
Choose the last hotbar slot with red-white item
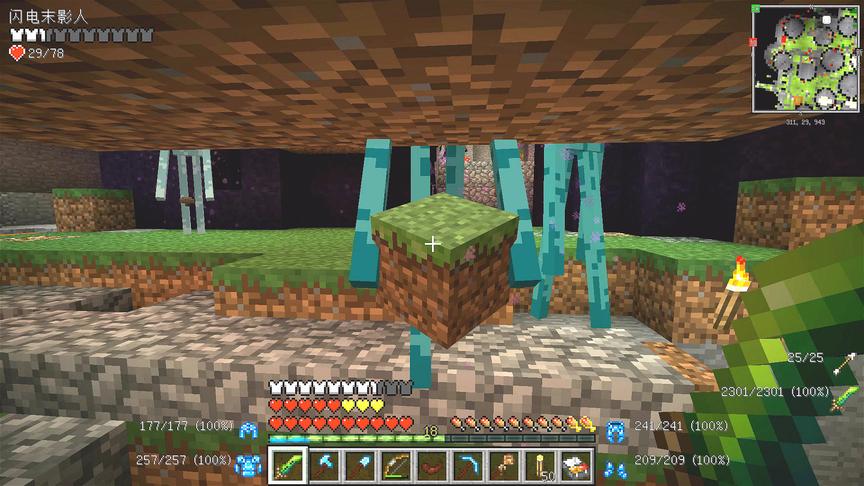pyautogui.click(x=577, y=465)
